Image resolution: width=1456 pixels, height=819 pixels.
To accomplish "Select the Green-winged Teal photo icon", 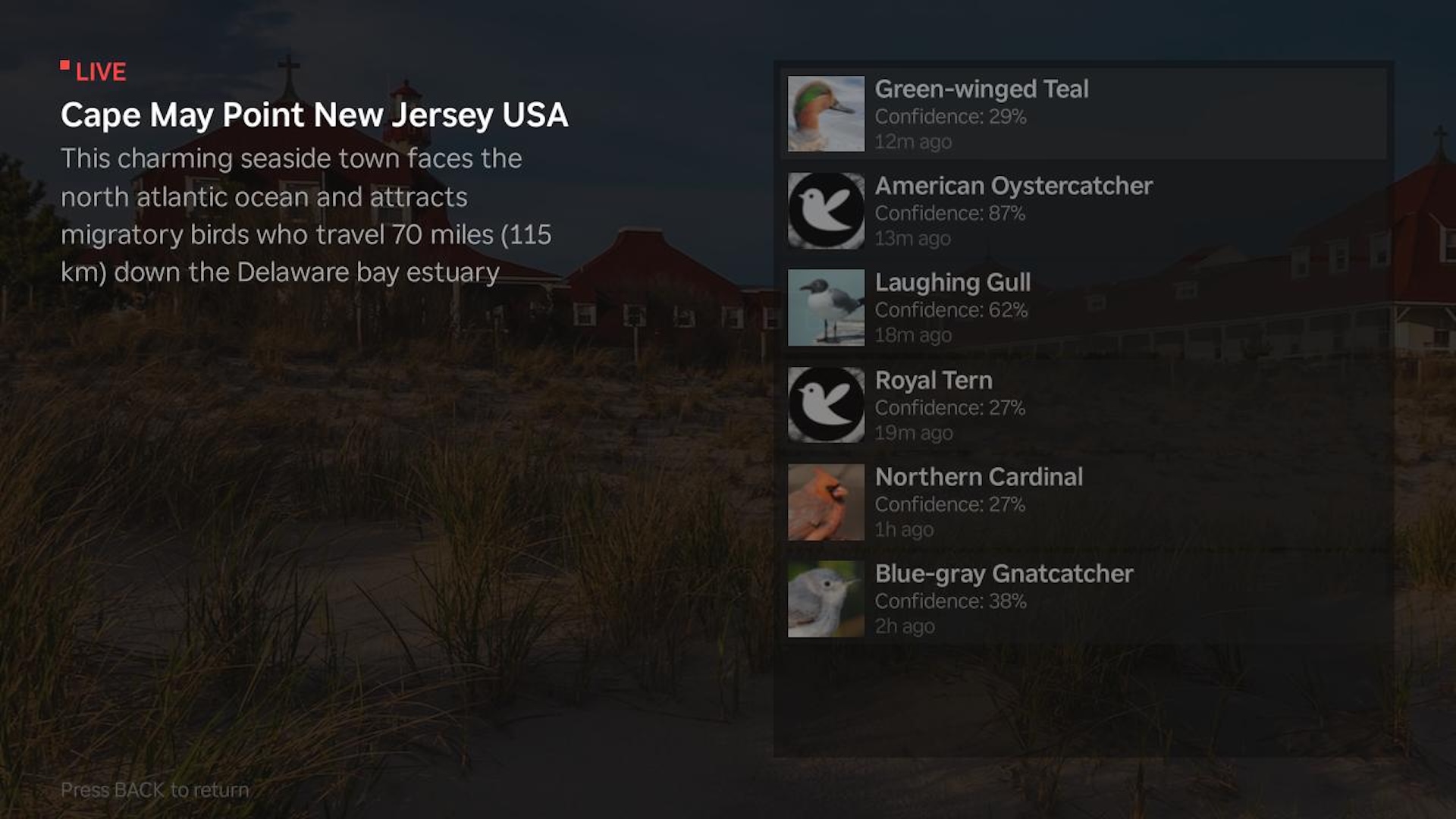I will (825, 114).
